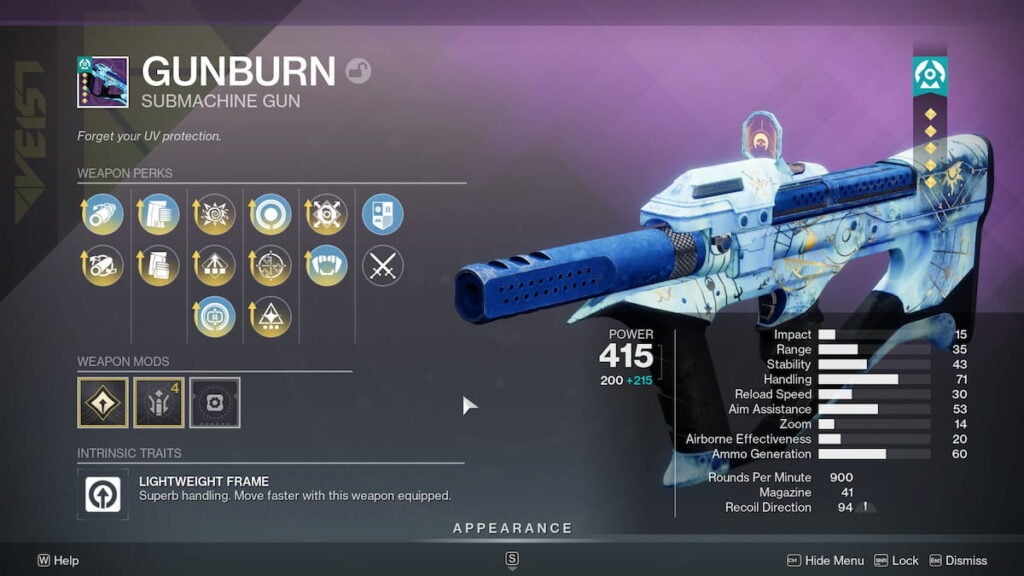Open the first weapon mod slot
Image resolution: width=1024 pixels, height=576 pixels.
click(103, 402)
